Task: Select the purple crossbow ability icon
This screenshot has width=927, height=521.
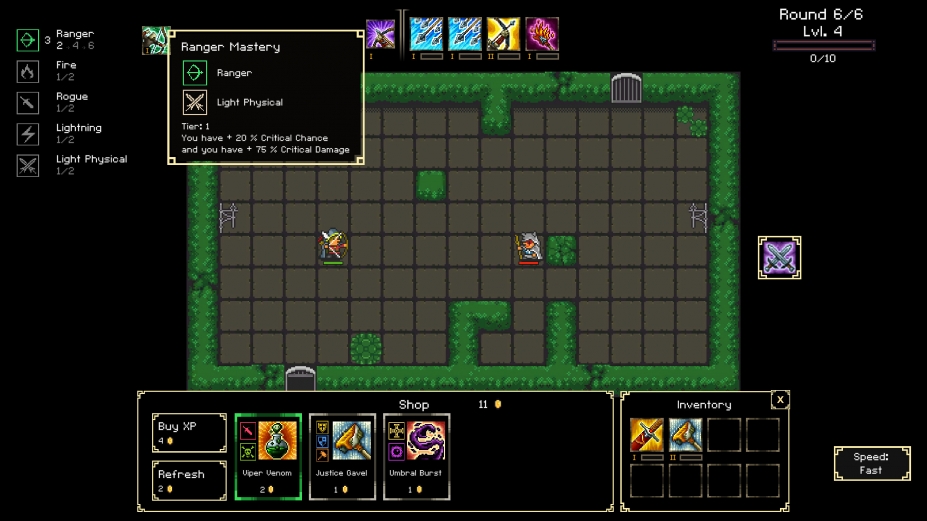Action: [x=380, y=35]
